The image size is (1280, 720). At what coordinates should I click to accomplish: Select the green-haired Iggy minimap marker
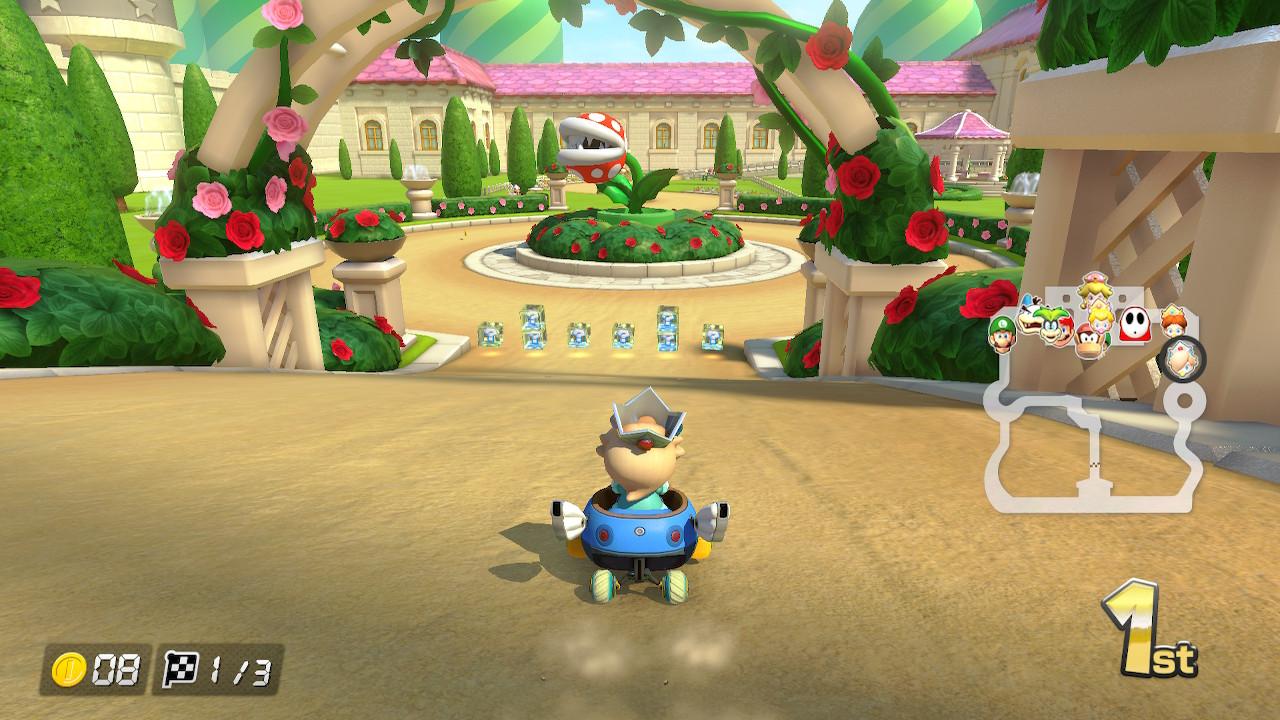tap(1050, 325)
